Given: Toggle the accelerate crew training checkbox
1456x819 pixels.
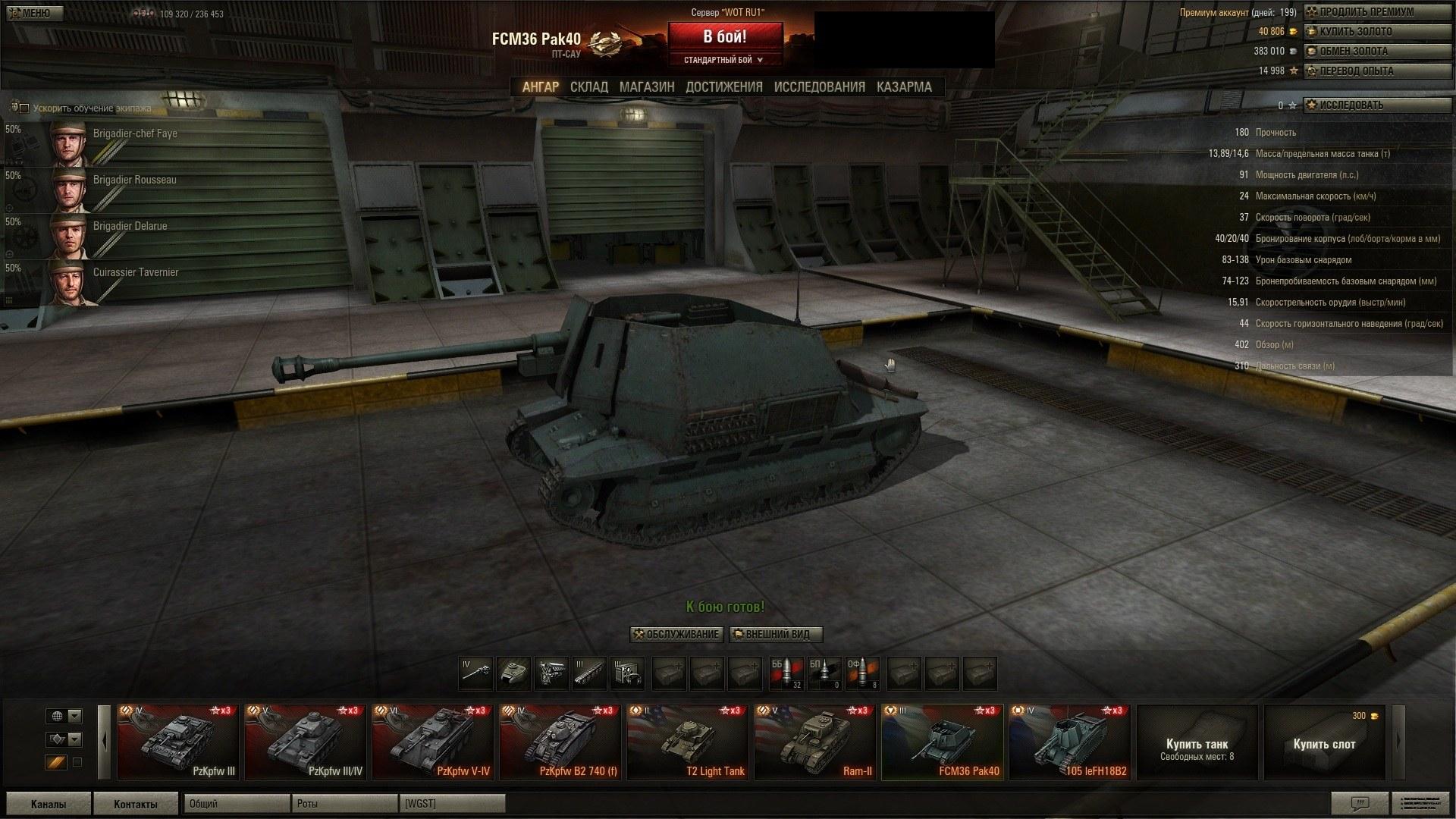Looking at the screenshot, I should tap(24, 108).
